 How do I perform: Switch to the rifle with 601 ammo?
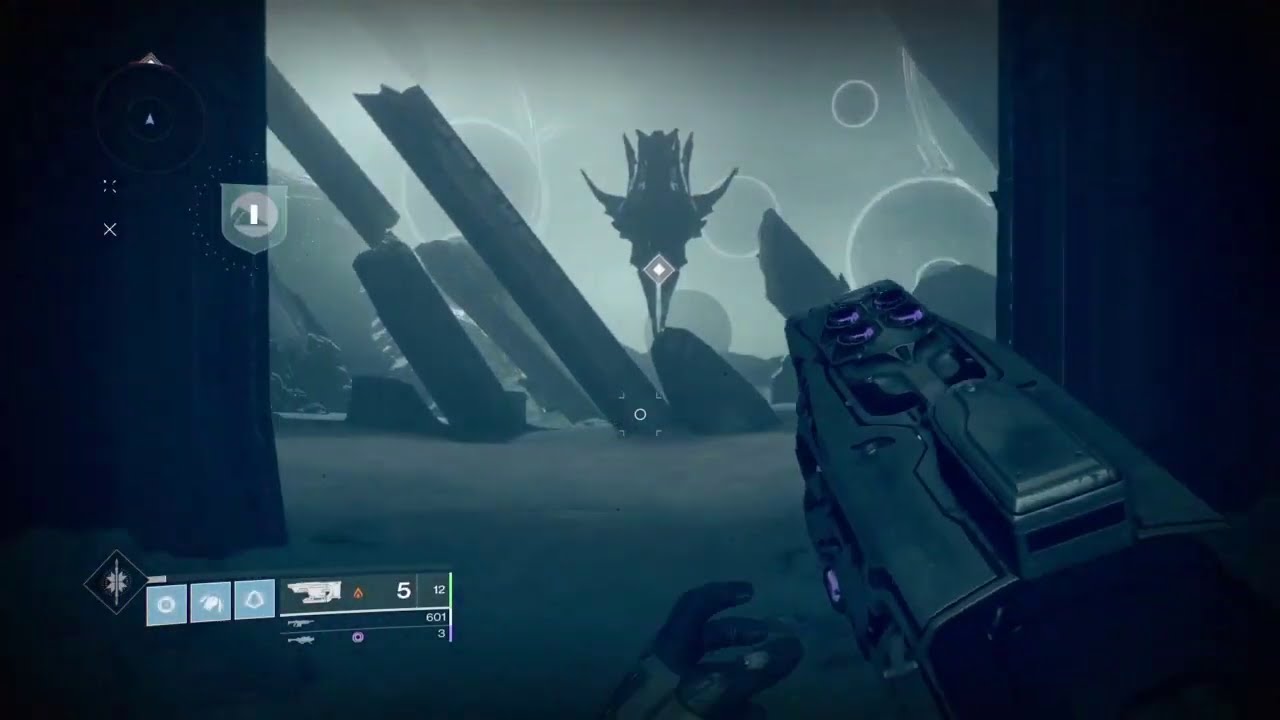[299, 621]
